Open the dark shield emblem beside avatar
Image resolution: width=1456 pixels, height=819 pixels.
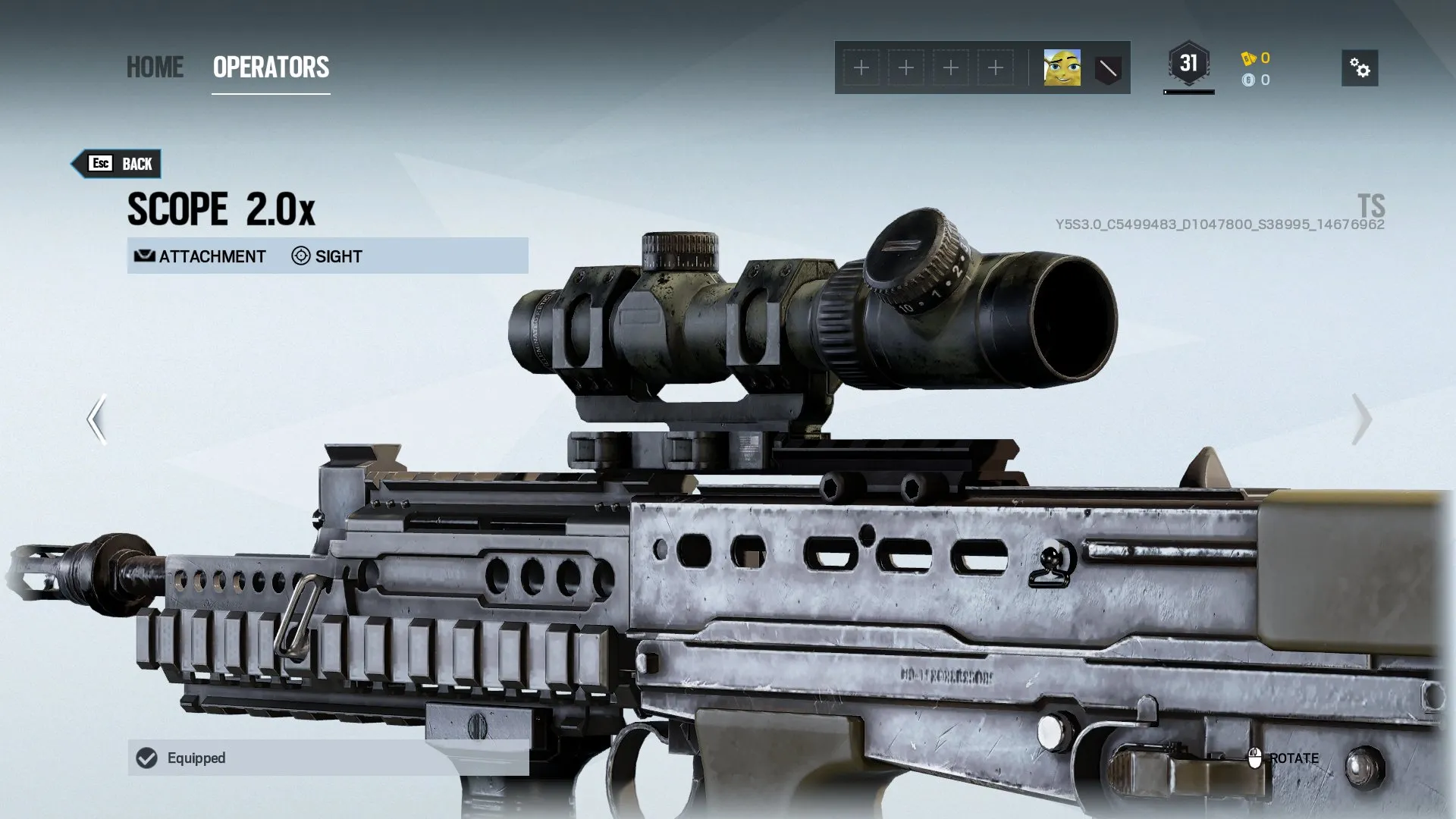pos(1107,69)
